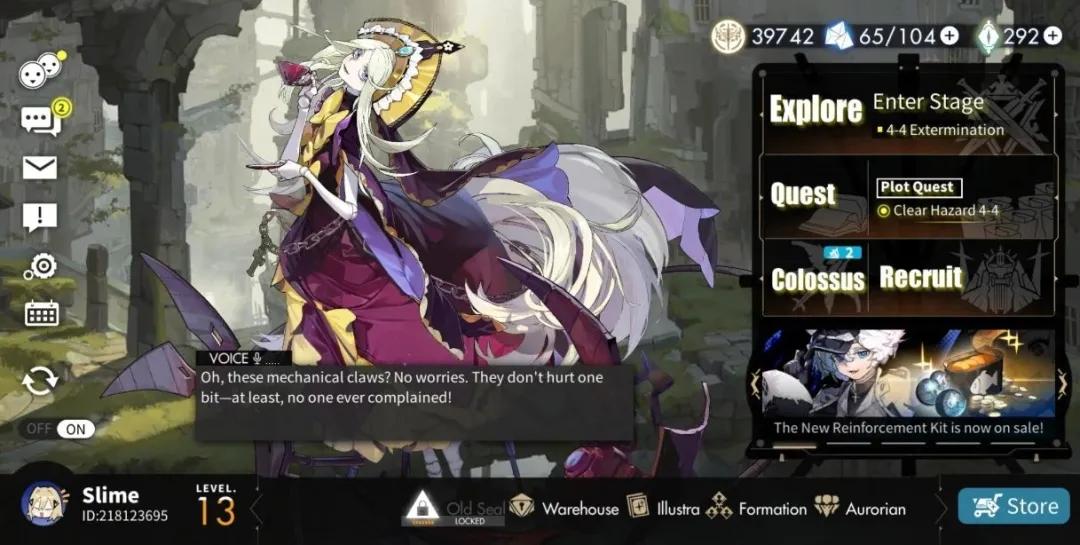Open the calendar events icon

41,313
